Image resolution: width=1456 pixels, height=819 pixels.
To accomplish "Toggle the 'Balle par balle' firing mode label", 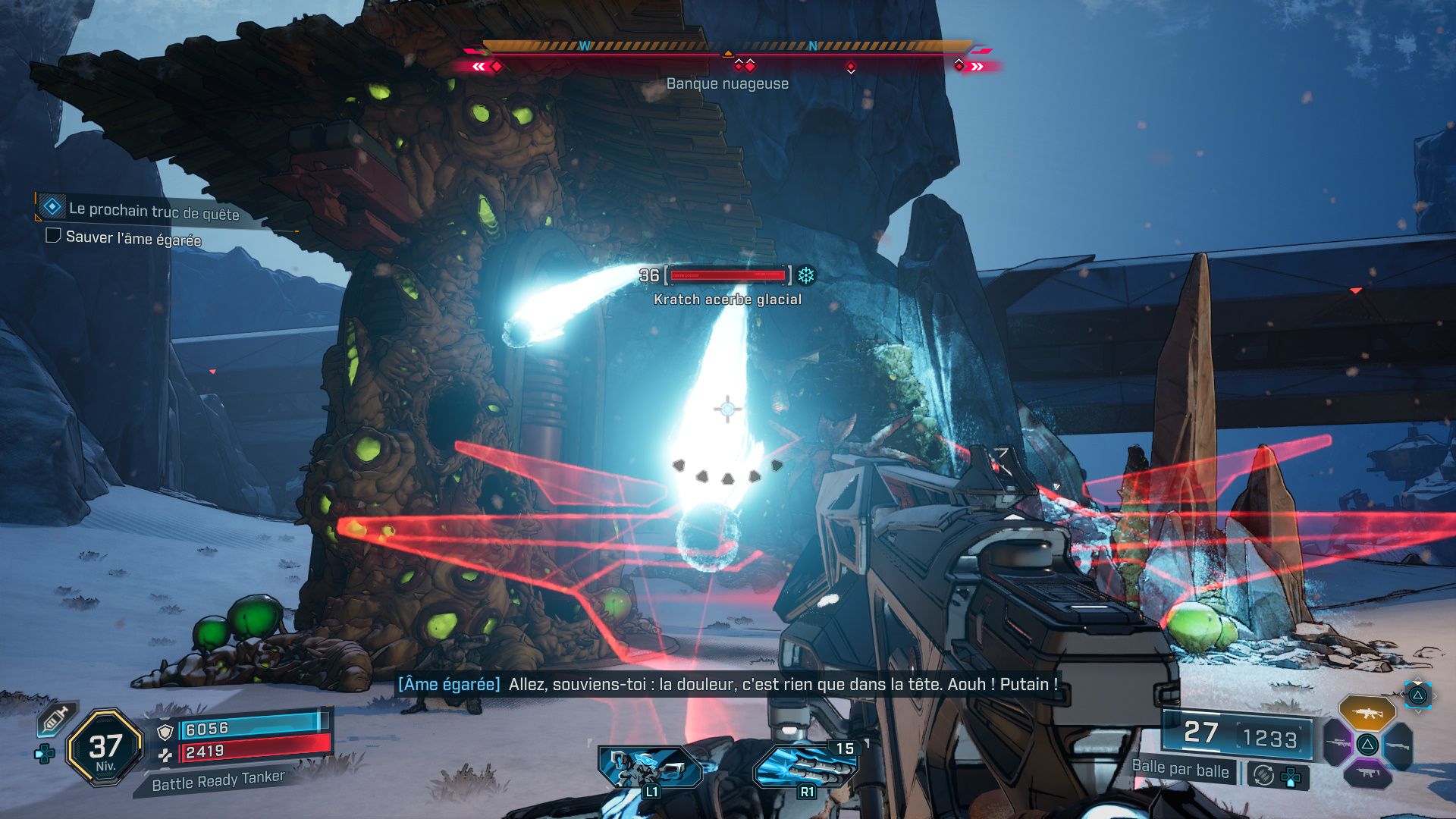I will (1180, 768).
